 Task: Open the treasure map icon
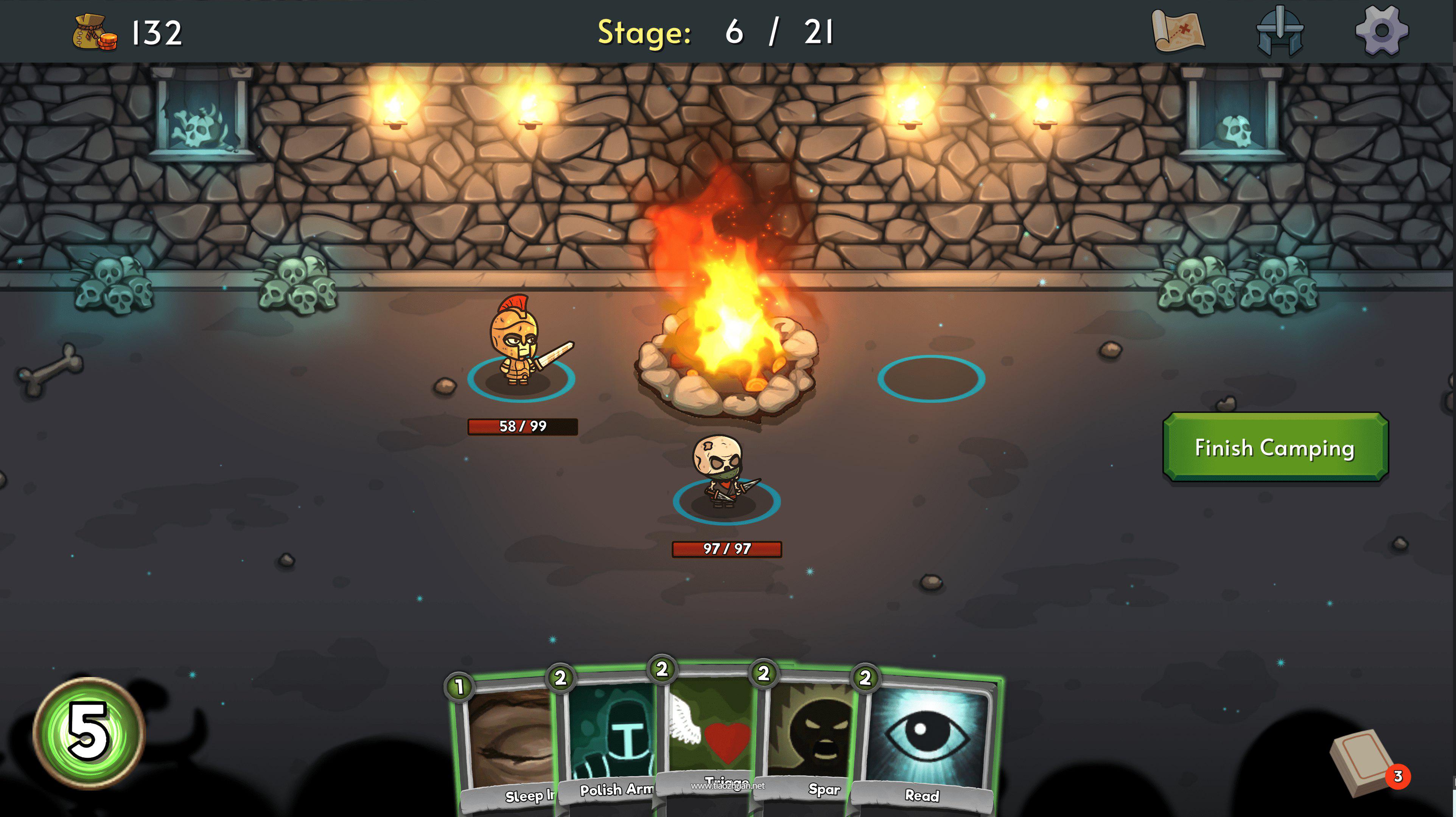tap(1178, 31)
